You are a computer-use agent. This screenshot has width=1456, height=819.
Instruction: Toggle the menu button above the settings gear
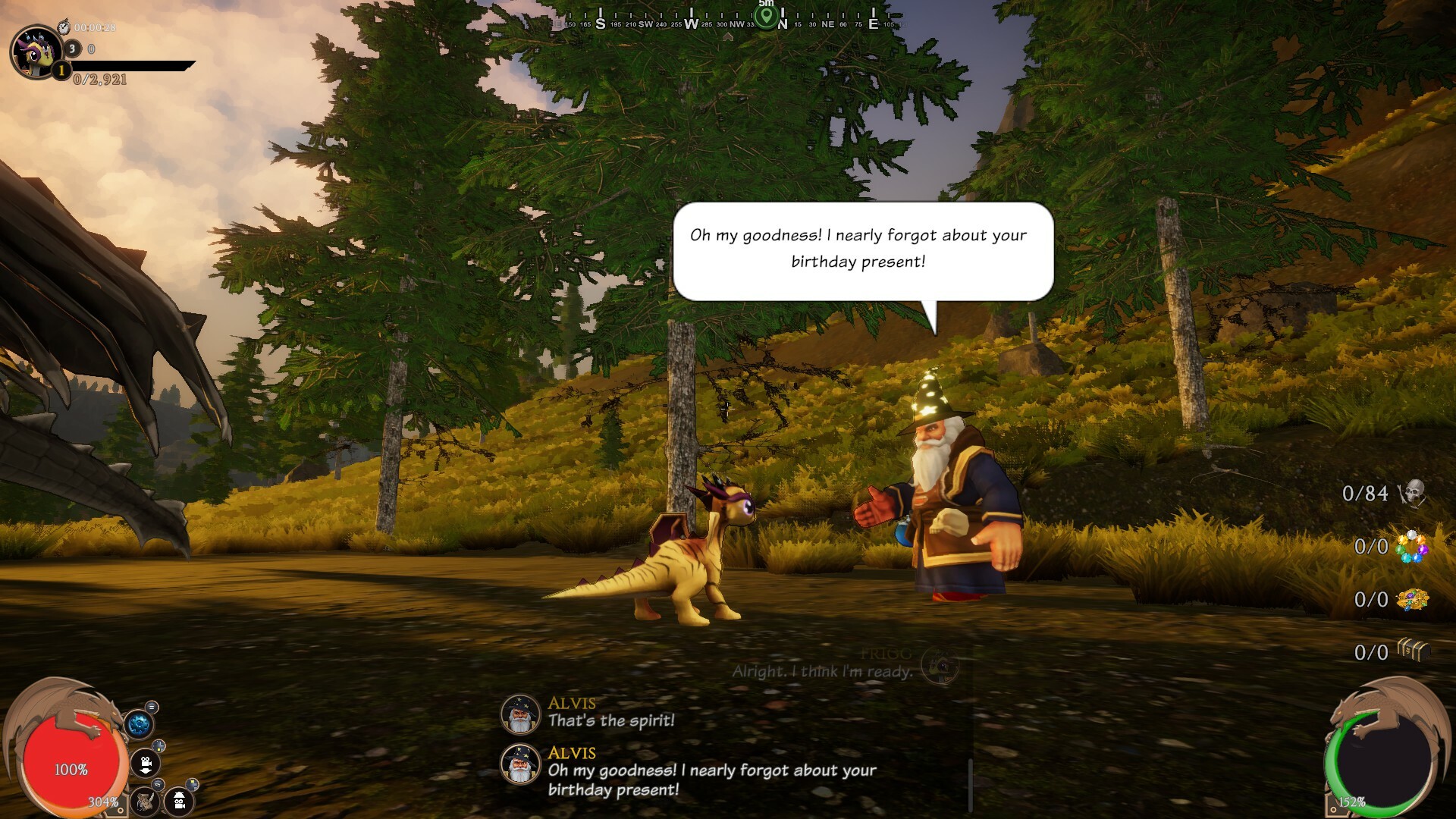[x=152, y=708]
